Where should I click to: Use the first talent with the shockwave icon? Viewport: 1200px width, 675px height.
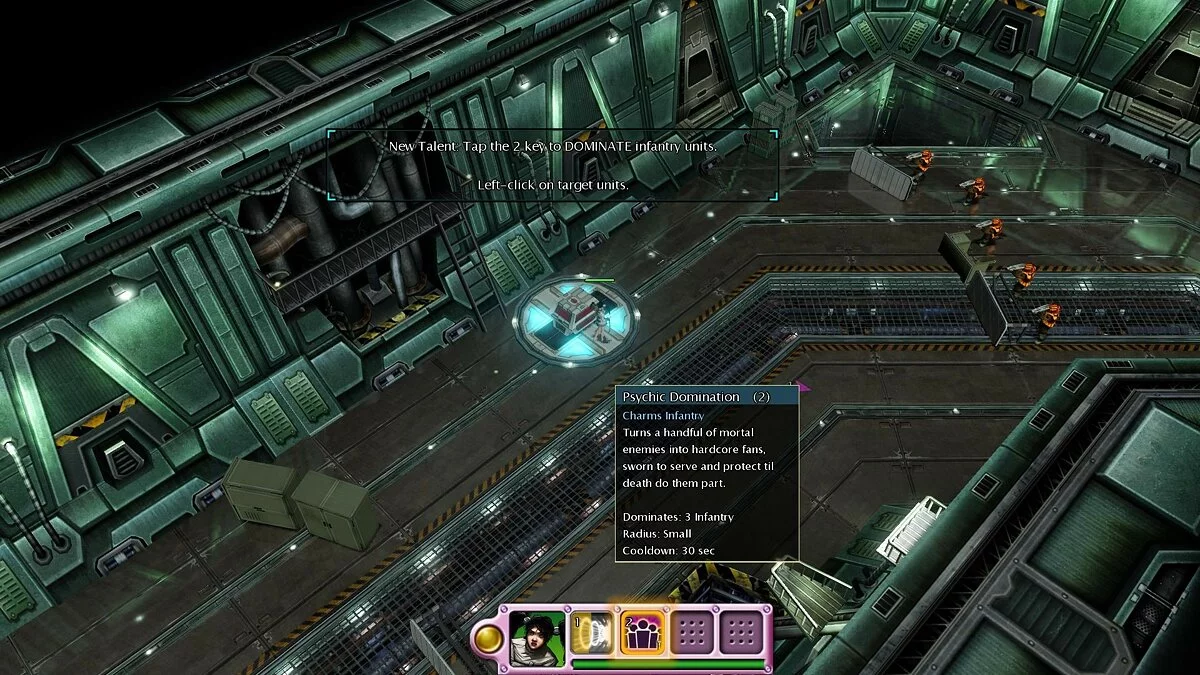click(591, 633)
